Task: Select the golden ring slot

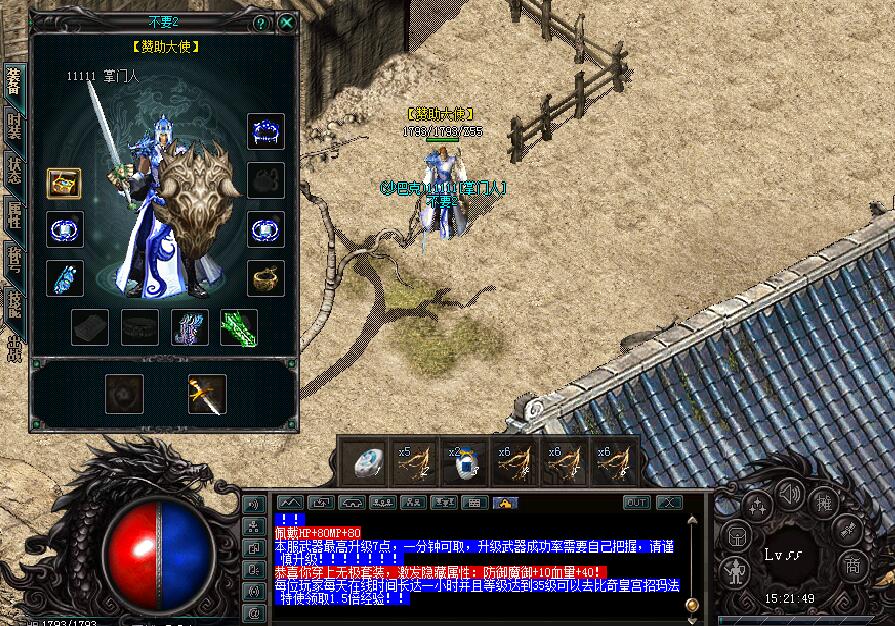Action: point(266,278)
